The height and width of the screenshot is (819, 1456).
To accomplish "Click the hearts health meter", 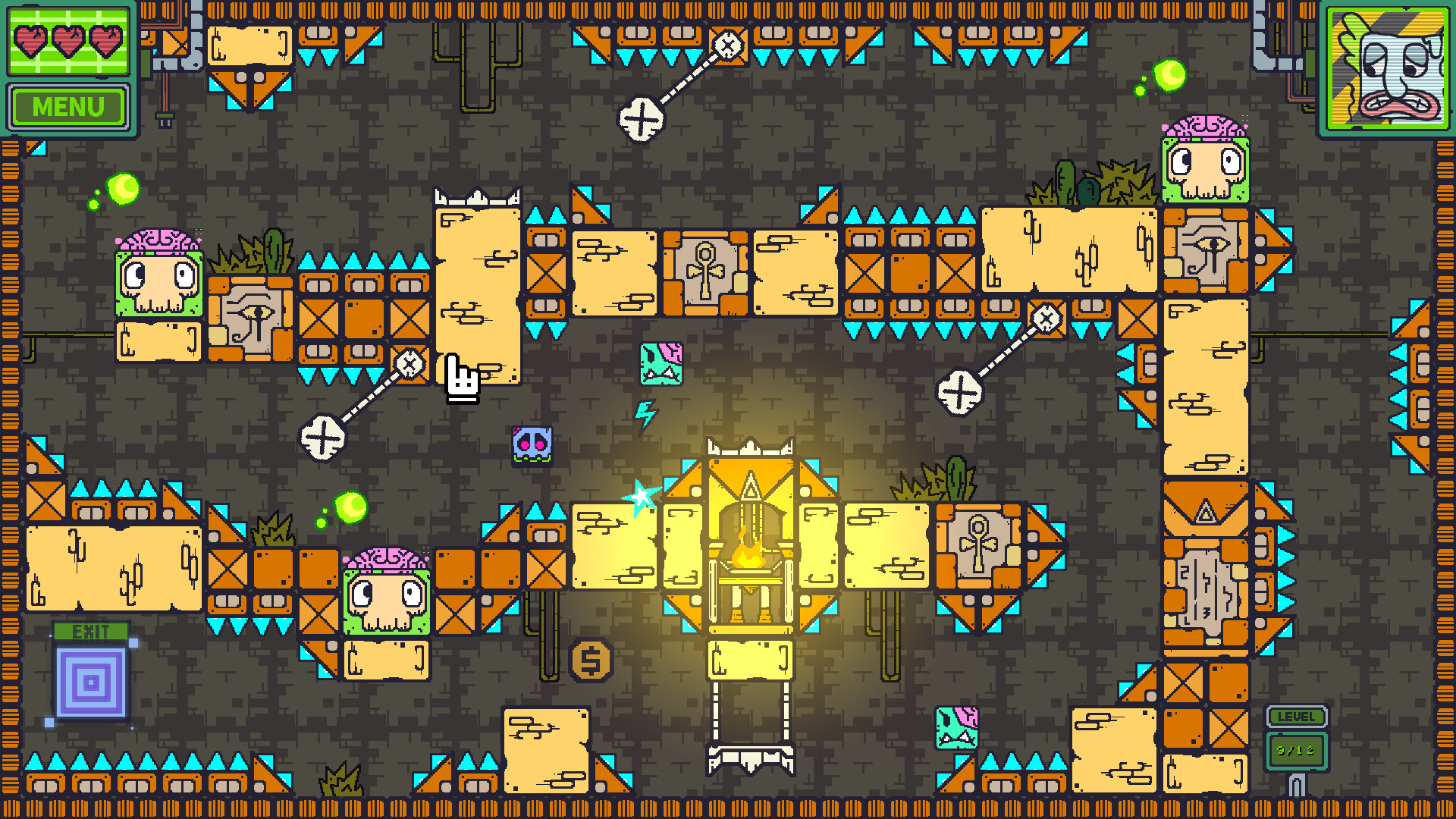I will (x=67, y=43).
